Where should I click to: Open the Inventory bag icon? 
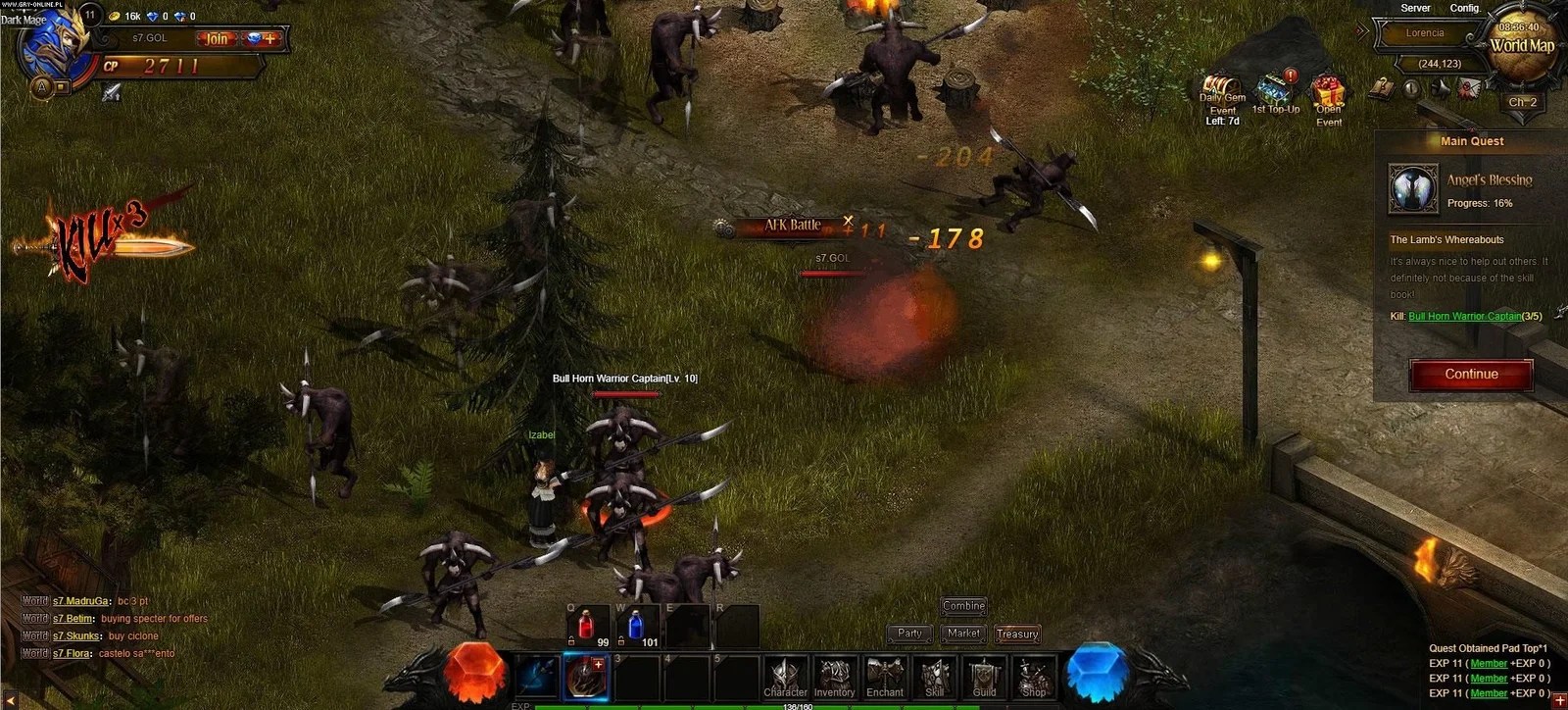point(834,676)
